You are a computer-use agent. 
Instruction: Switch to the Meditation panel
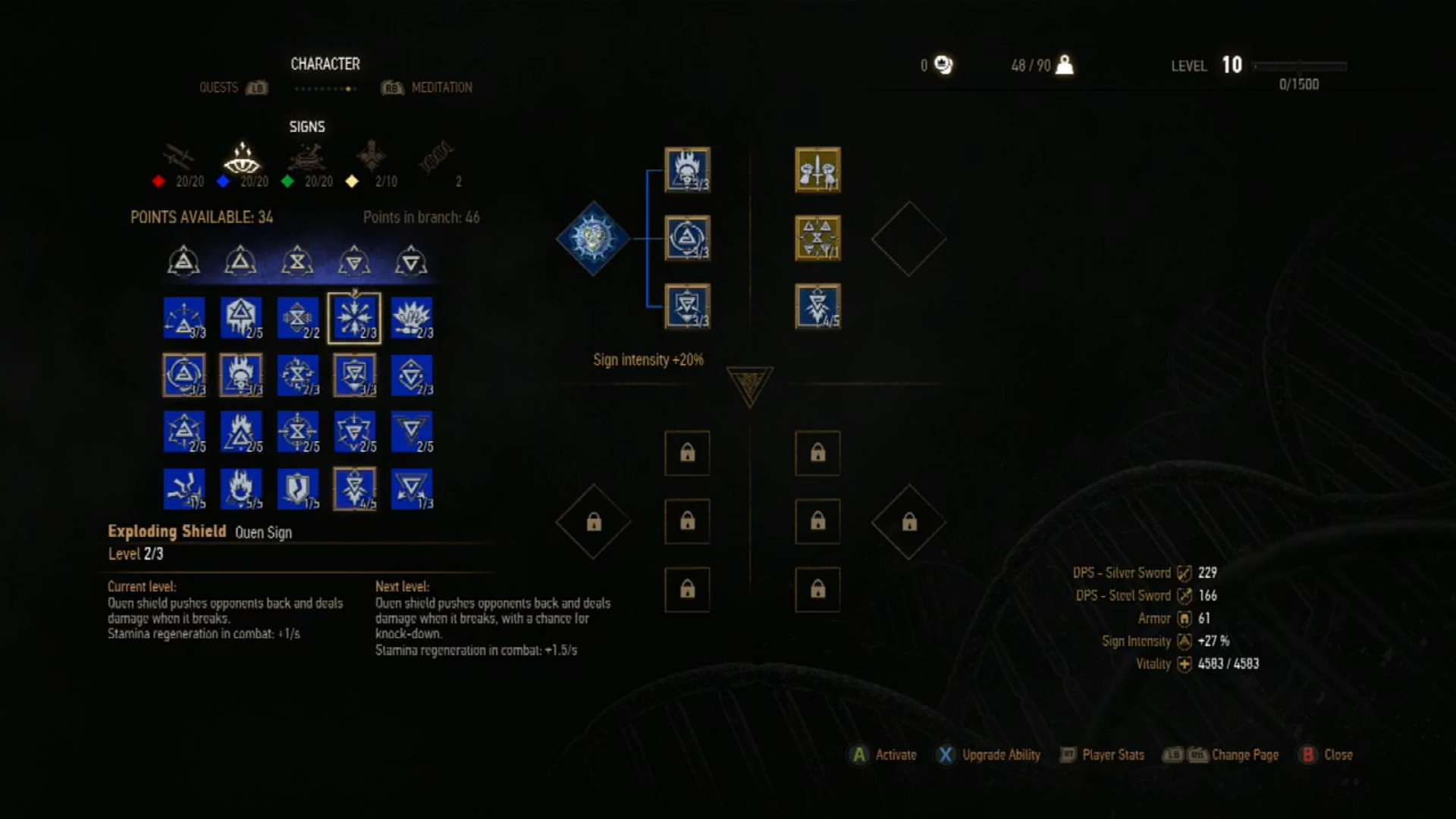(441, 87)
